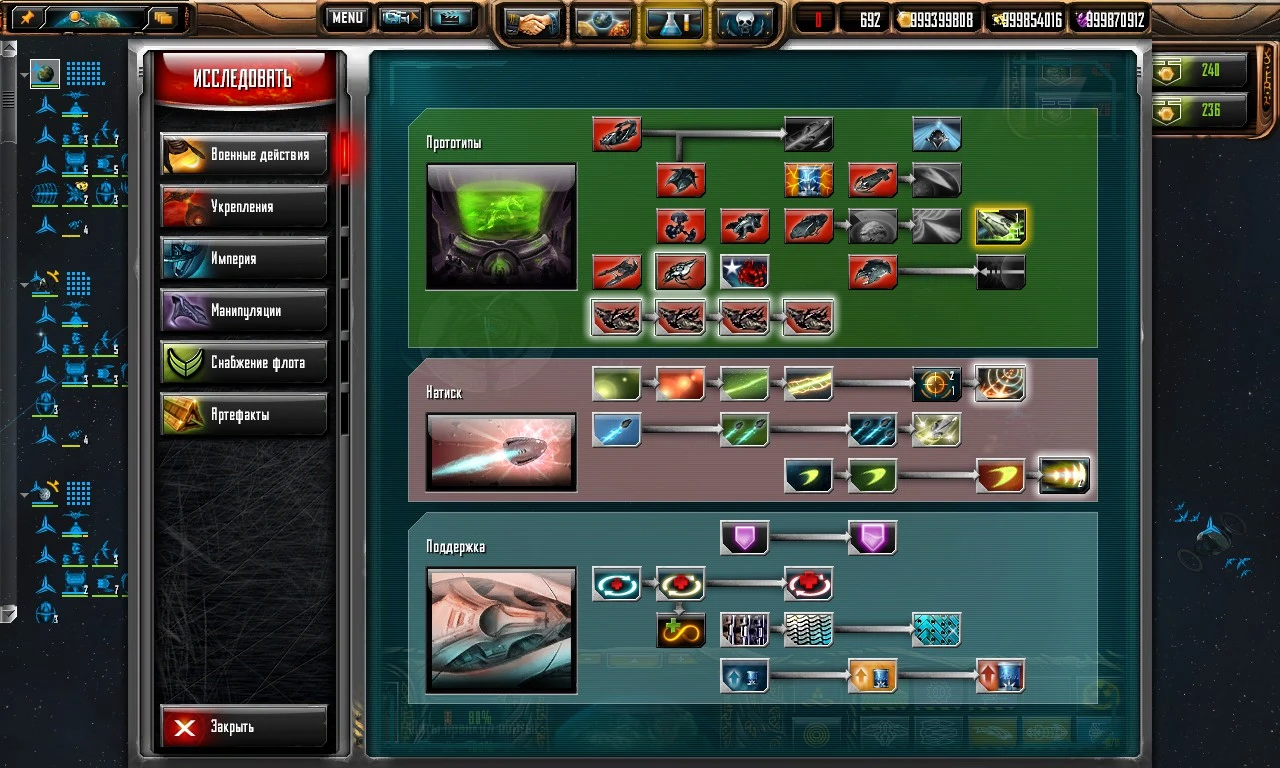1280x768 pixels.
Task: Switch to the Укрепления research category
Action: [243, 207]
